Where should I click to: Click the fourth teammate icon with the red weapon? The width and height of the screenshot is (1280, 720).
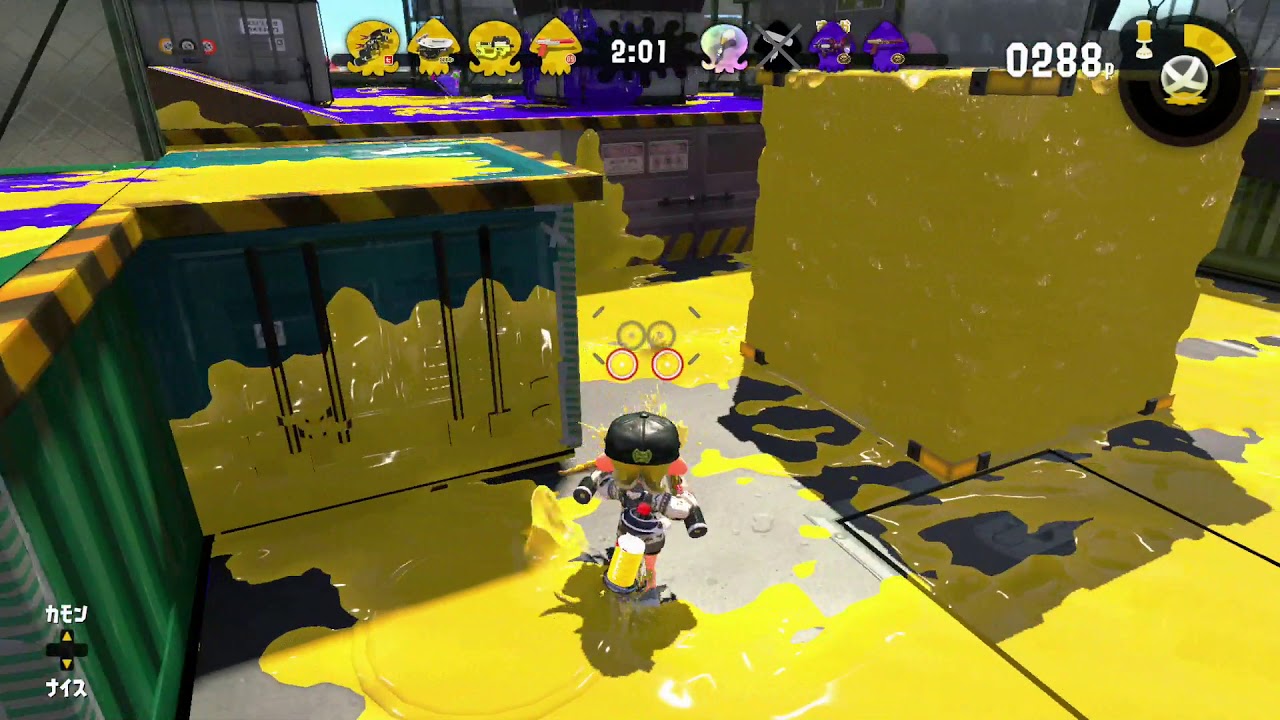tap(557, 45)
